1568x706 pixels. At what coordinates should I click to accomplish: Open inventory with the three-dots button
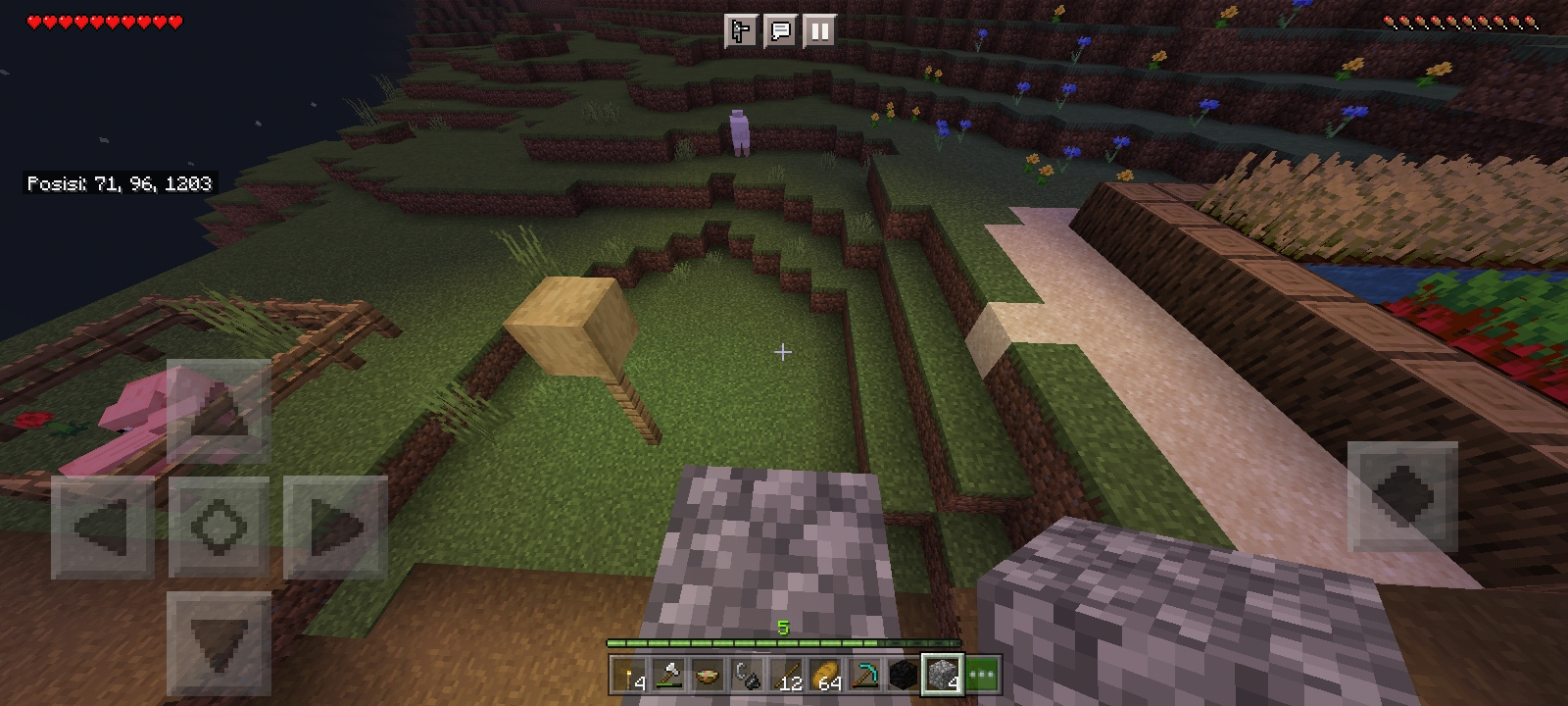[982, 676]
